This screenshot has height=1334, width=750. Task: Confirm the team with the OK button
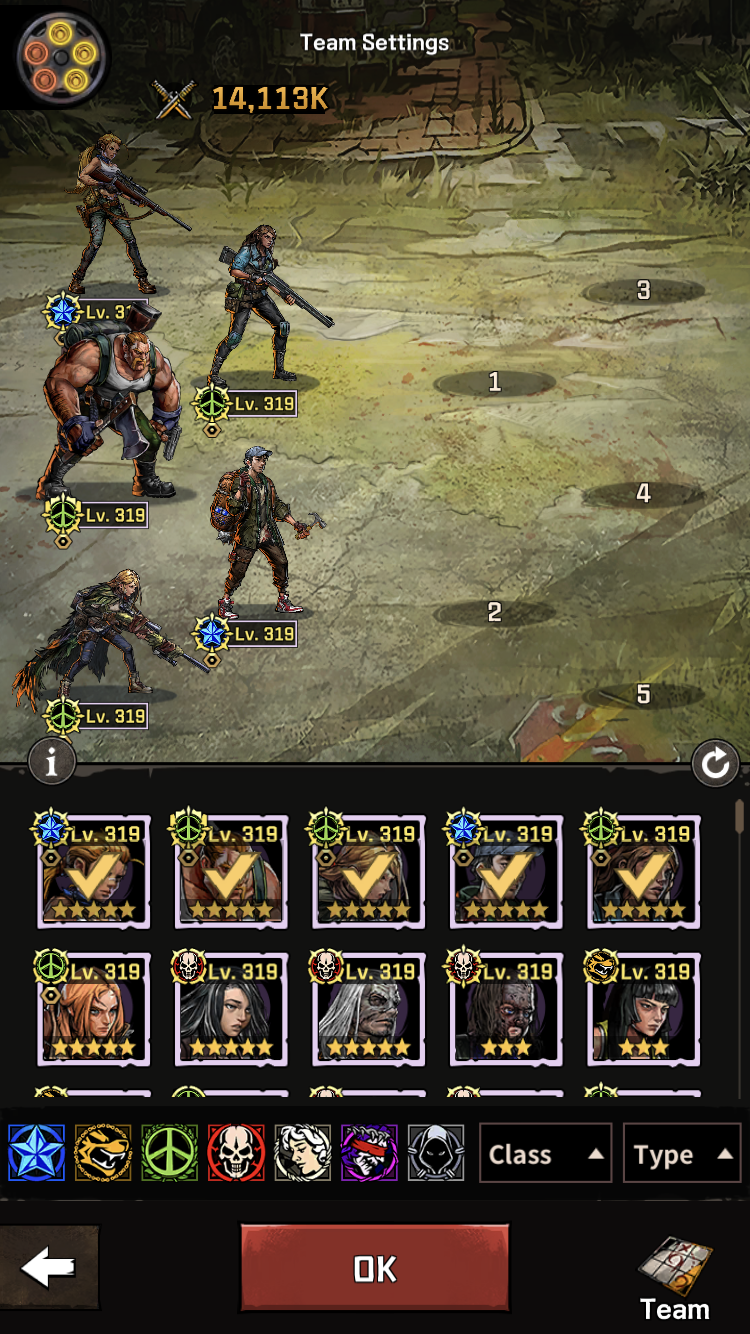[x=374, y=1268]
